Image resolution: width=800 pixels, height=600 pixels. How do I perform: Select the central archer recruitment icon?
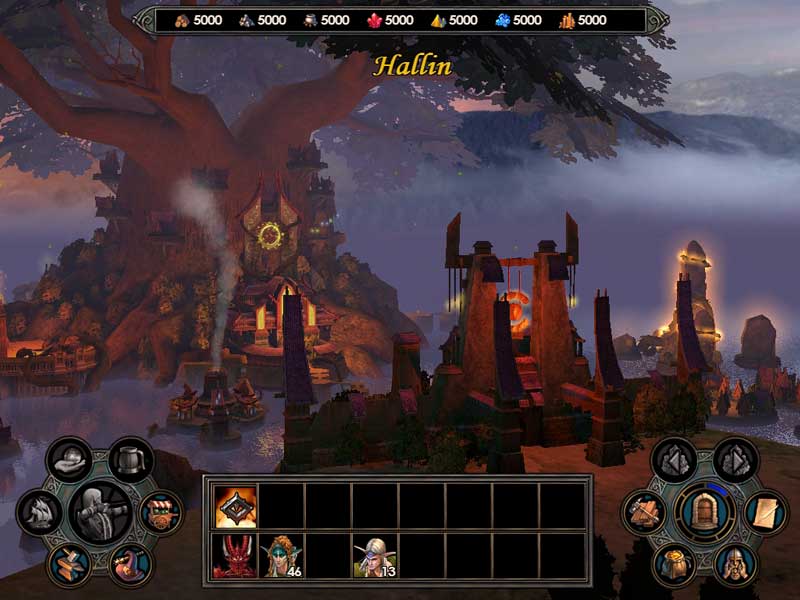click(100, 512)
